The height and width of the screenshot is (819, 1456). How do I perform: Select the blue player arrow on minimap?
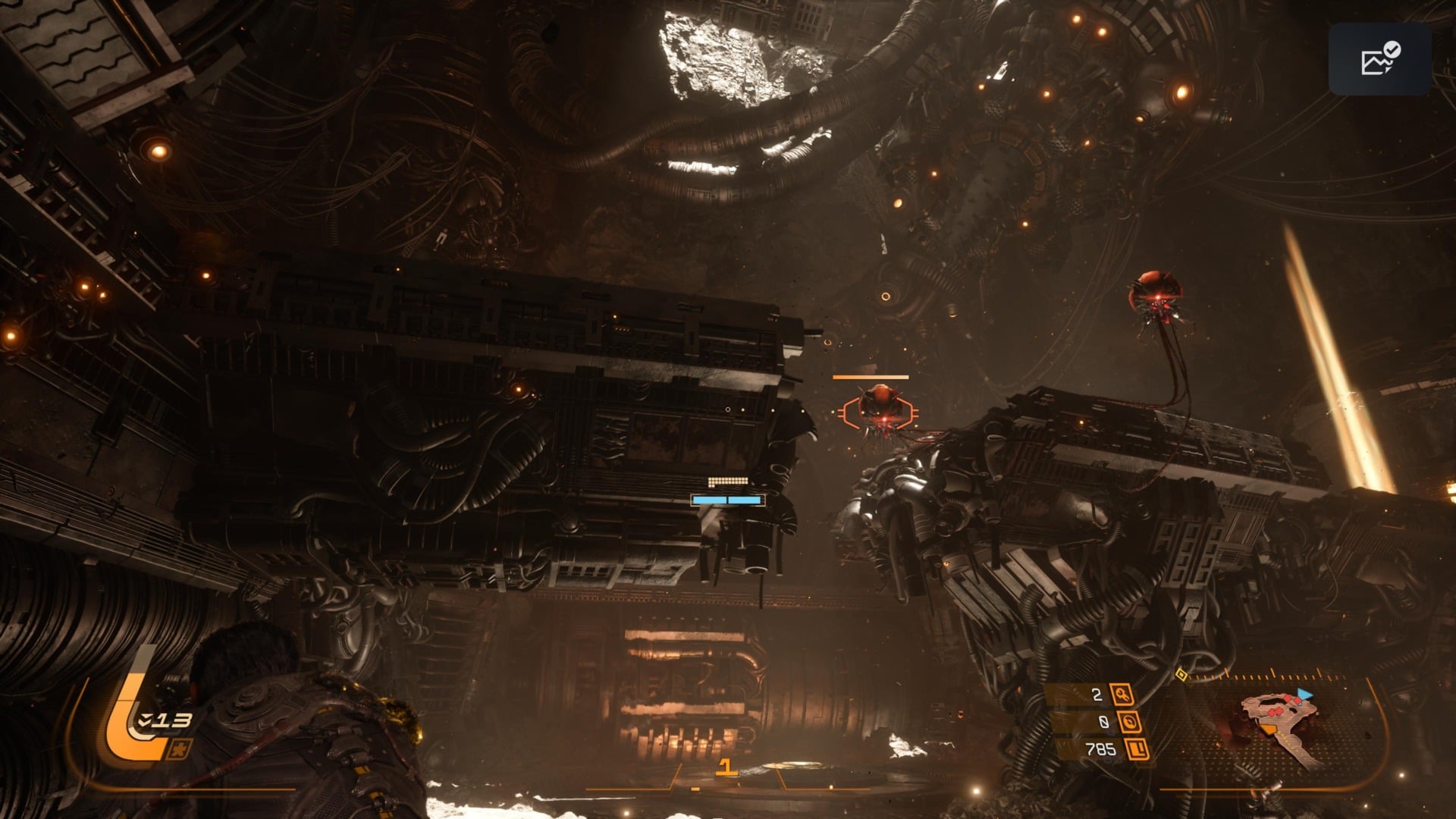coord(1304,694)
